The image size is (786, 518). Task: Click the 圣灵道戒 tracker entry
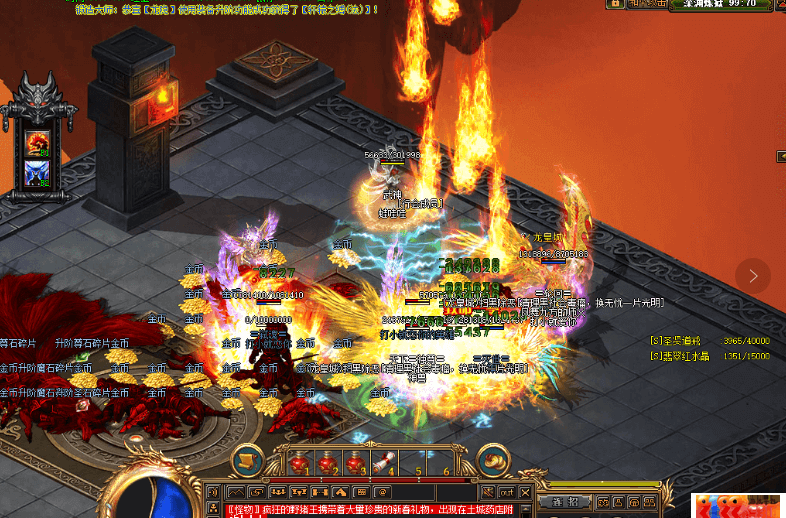pos(682,341)
